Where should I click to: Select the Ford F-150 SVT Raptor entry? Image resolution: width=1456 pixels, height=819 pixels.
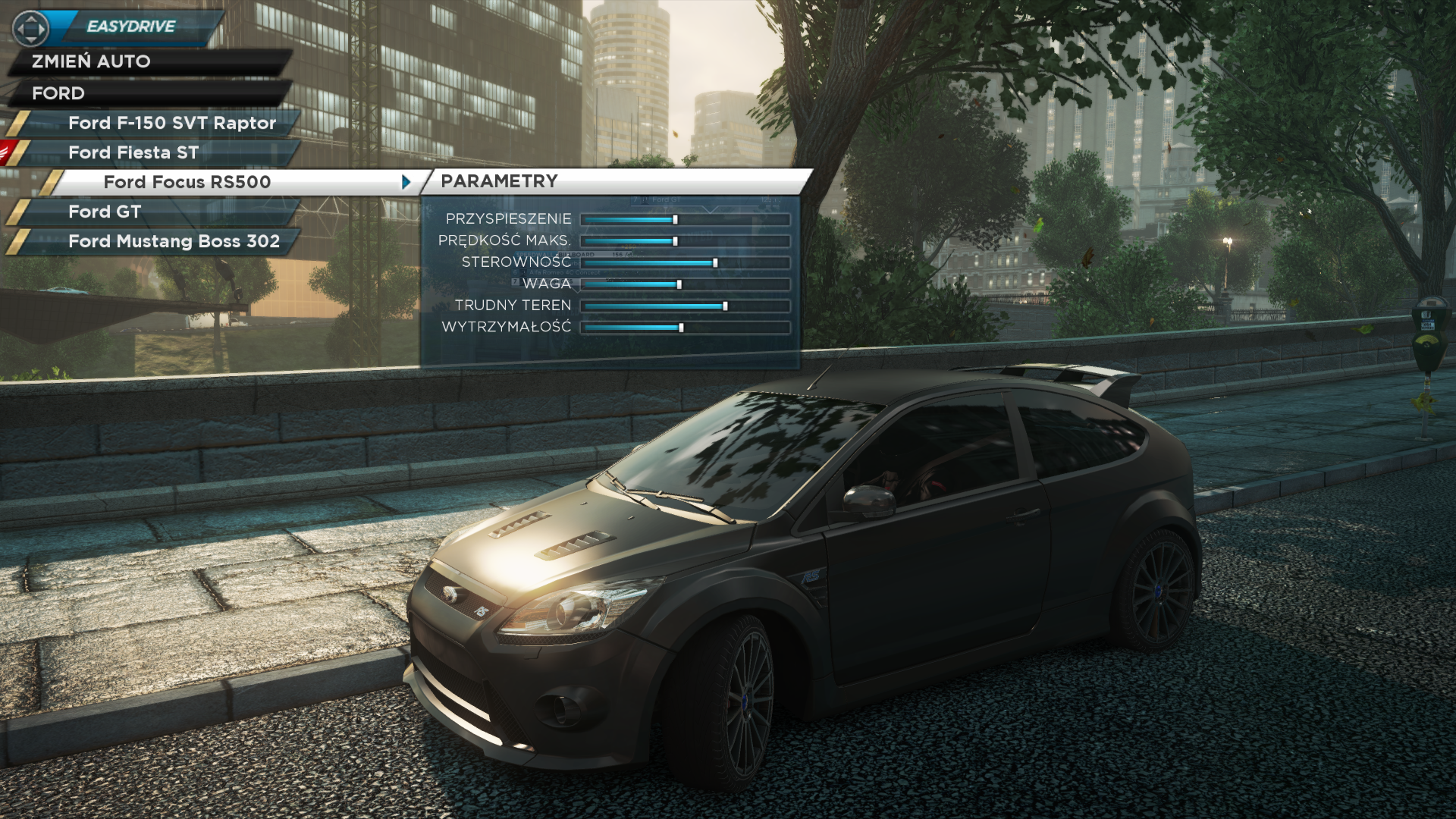coord(171,123)
